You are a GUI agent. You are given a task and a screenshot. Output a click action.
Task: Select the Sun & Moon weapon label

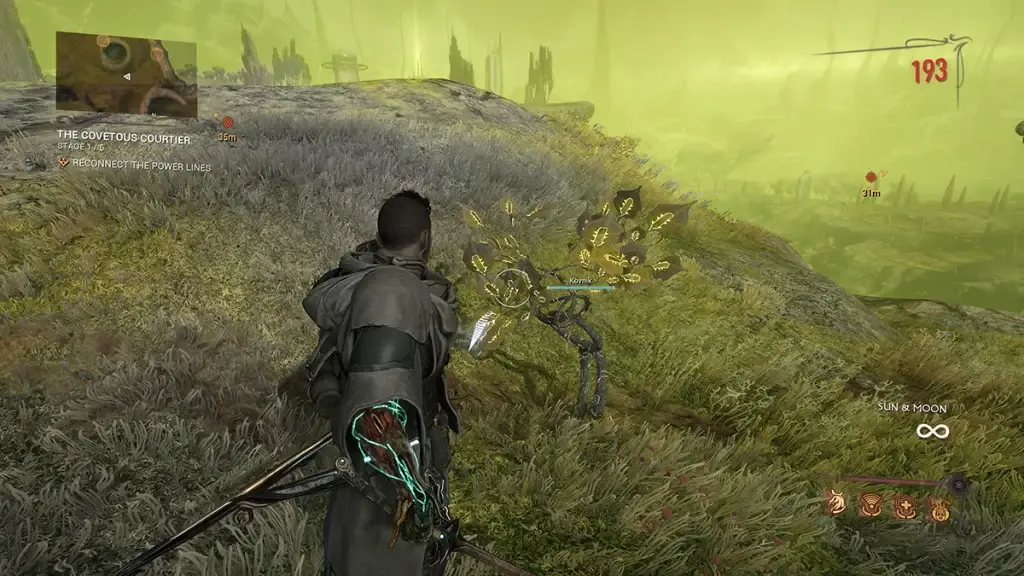pos(912,408)
